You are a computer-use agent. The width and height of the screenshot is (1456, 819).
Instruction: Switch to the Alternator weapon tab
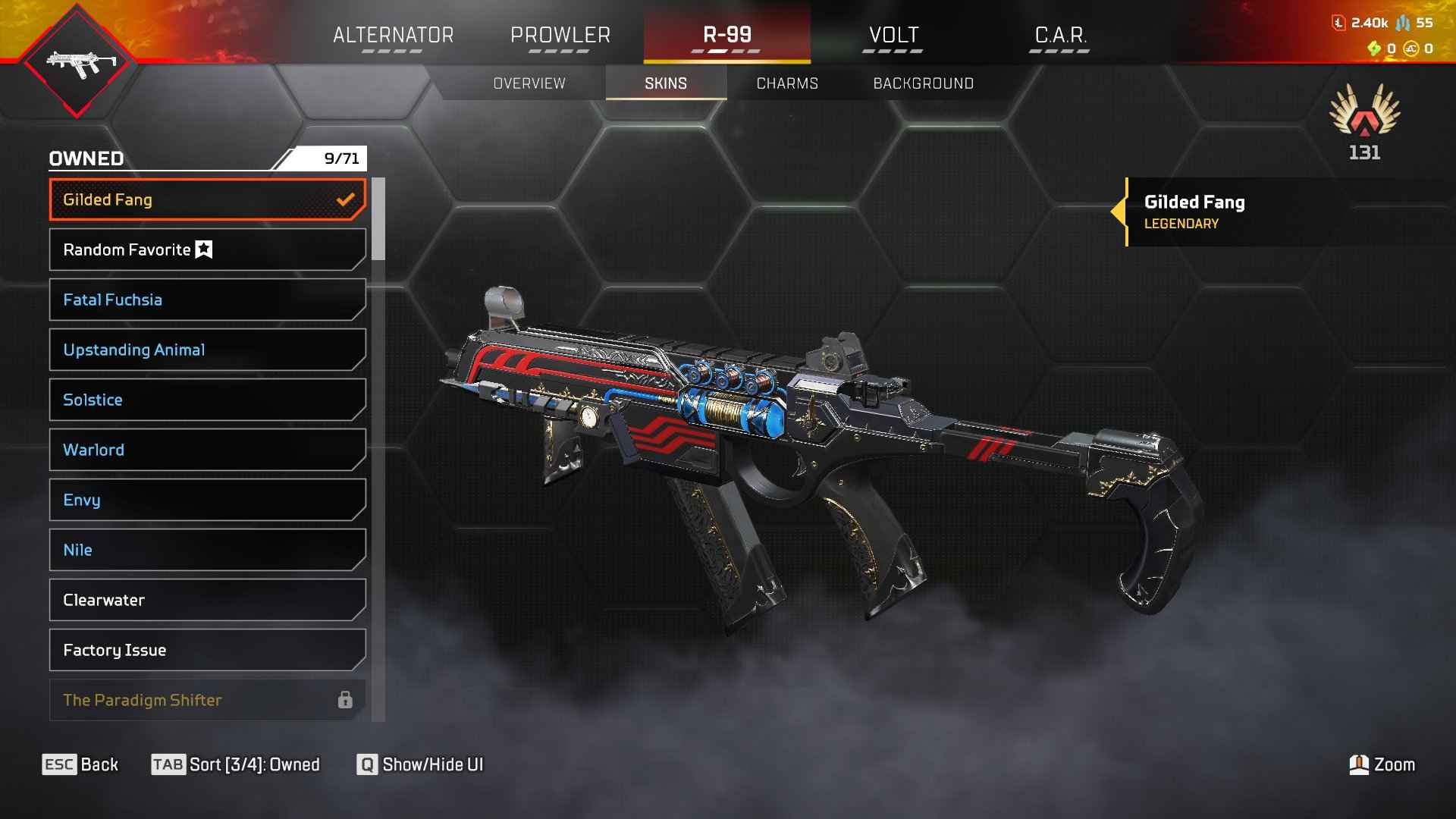393,35
